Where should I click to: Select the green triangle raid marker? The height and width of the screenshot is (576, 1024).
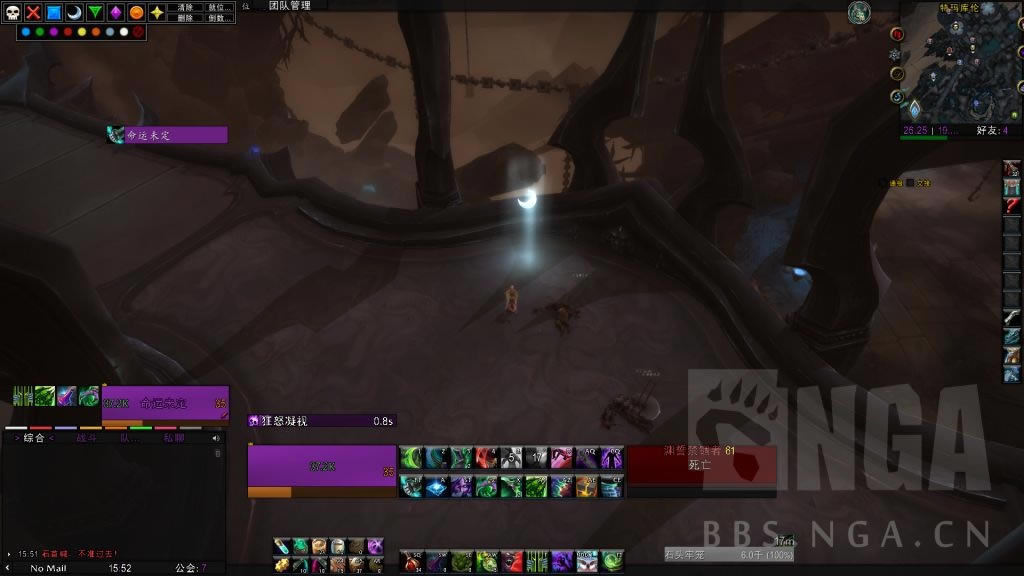(x=95, y=12)
